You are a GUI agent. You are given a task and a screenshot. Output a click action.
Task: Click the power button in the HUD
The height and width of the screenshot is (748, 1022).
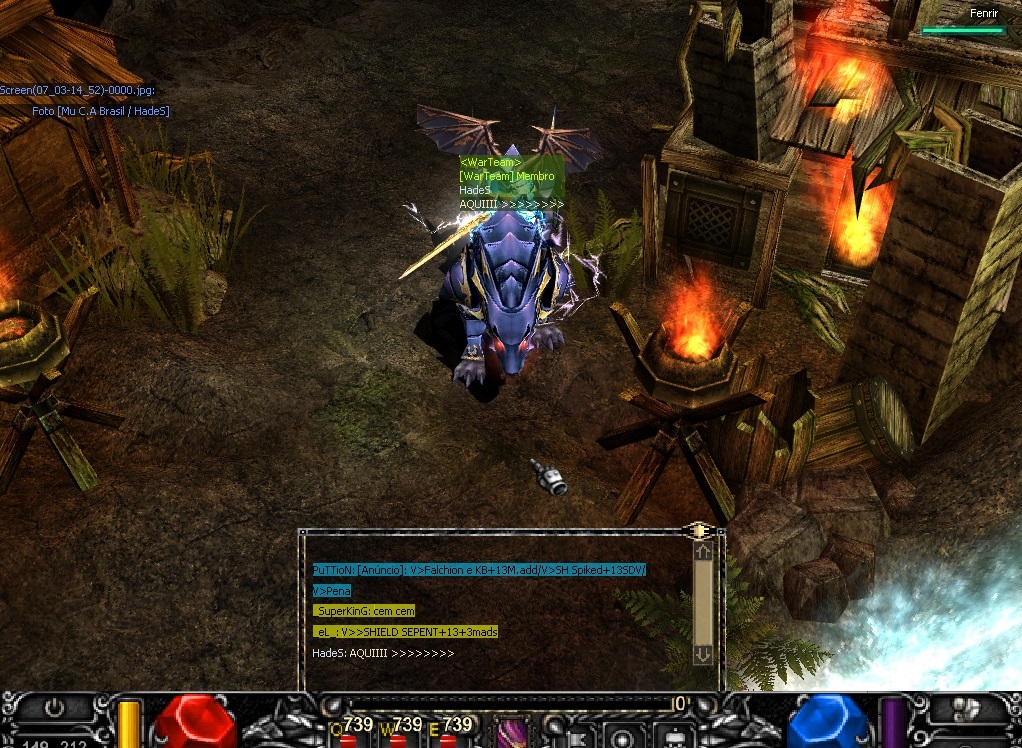coord(54,708)
